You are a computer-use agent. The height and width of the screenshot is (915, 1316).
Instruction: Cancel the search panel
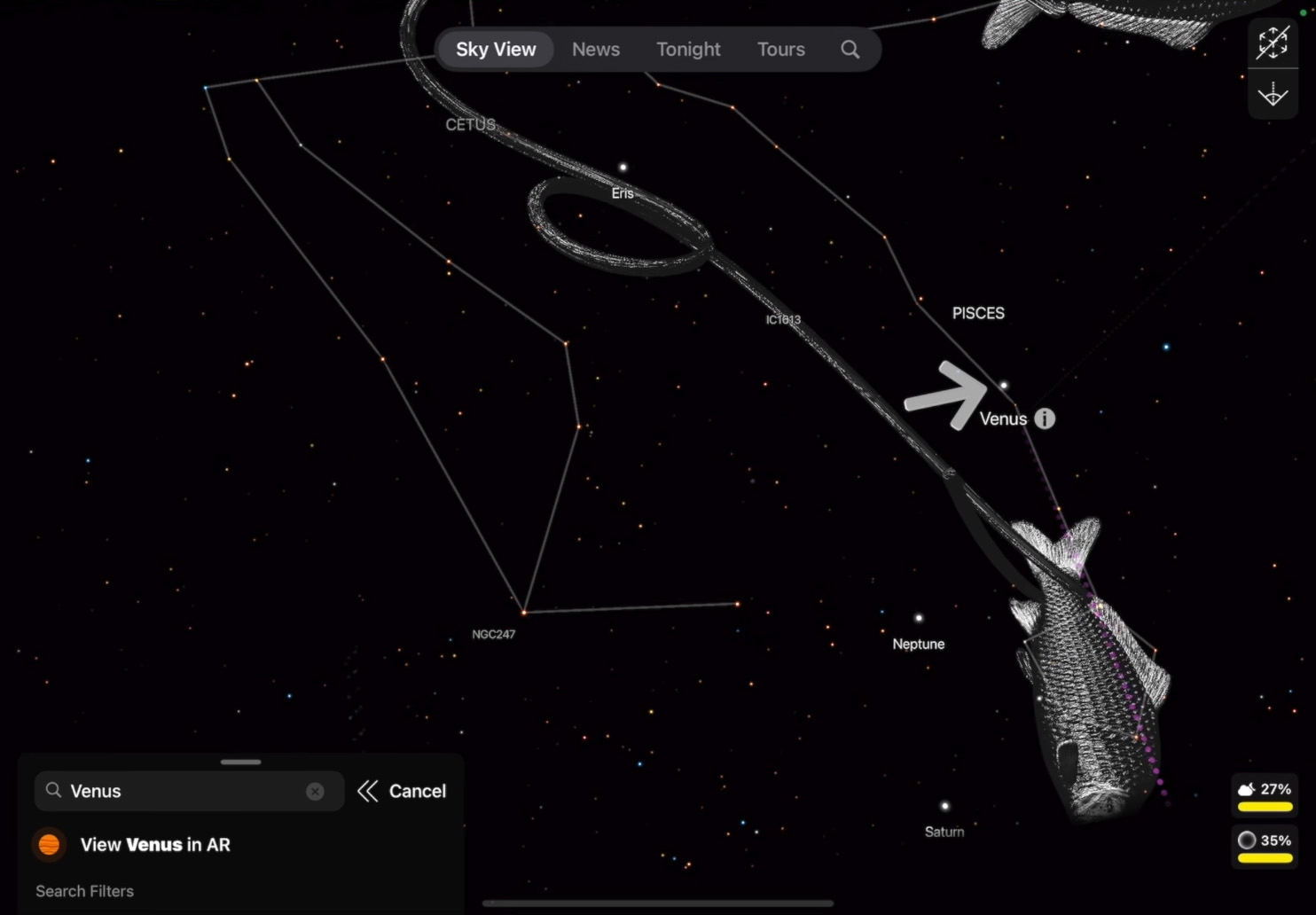402,791
